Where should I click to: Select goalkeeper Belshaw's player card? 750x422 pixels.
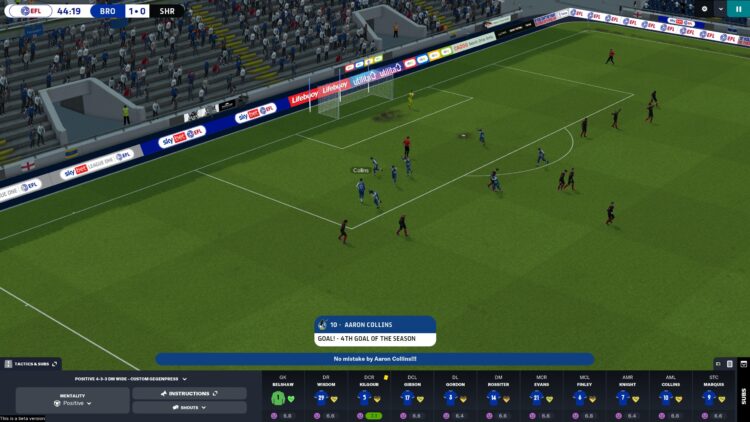(x=282, y=397)
